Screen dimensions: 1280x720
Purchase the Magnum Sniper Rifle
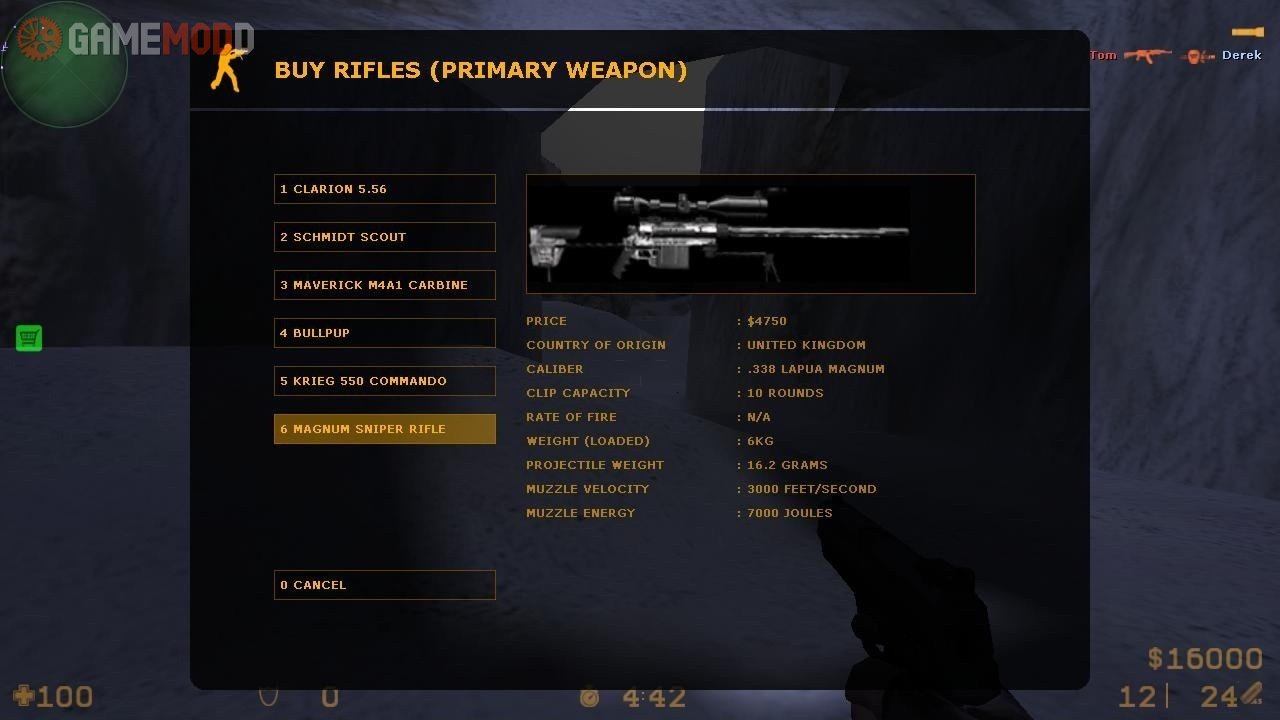[384, 429]
